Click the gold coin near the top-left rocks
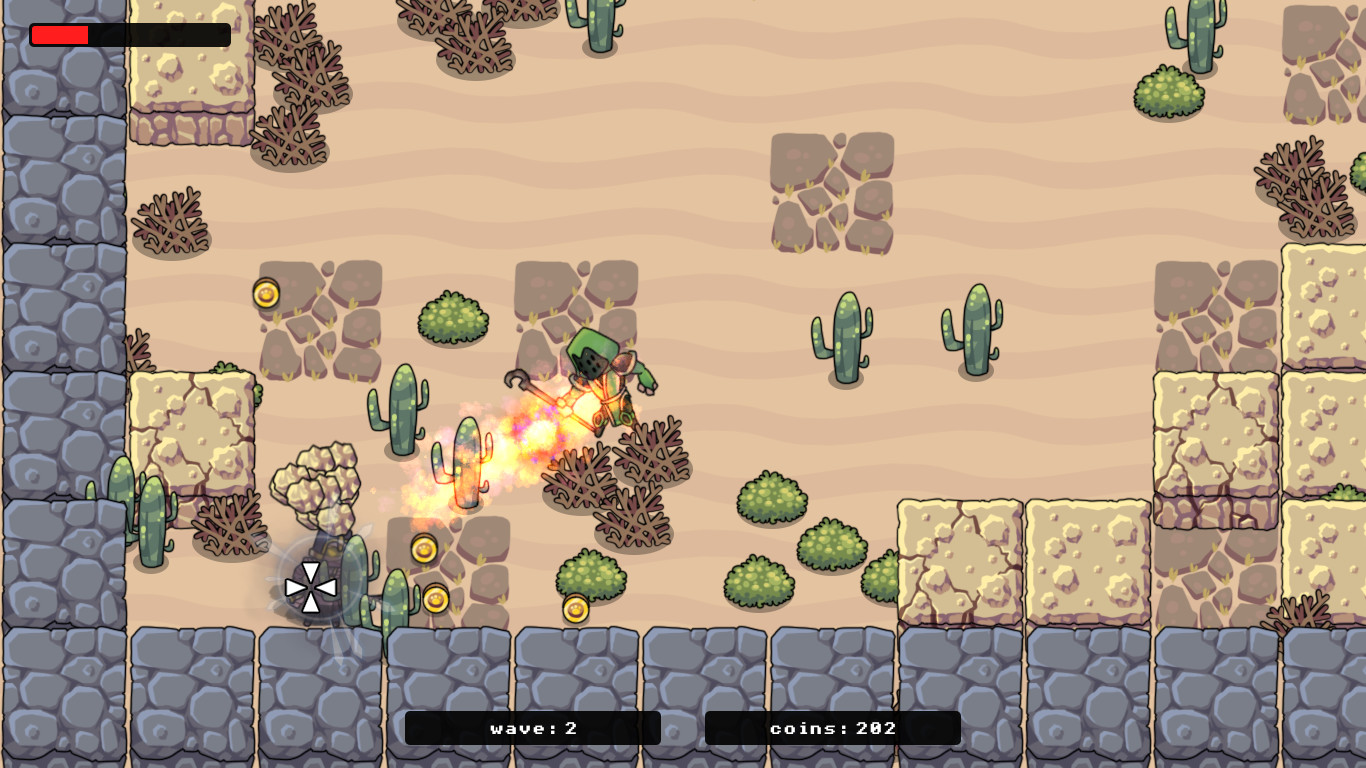The height and width of the screenshot is (768, 1366). pyautogui.click(x=265, y=292)
